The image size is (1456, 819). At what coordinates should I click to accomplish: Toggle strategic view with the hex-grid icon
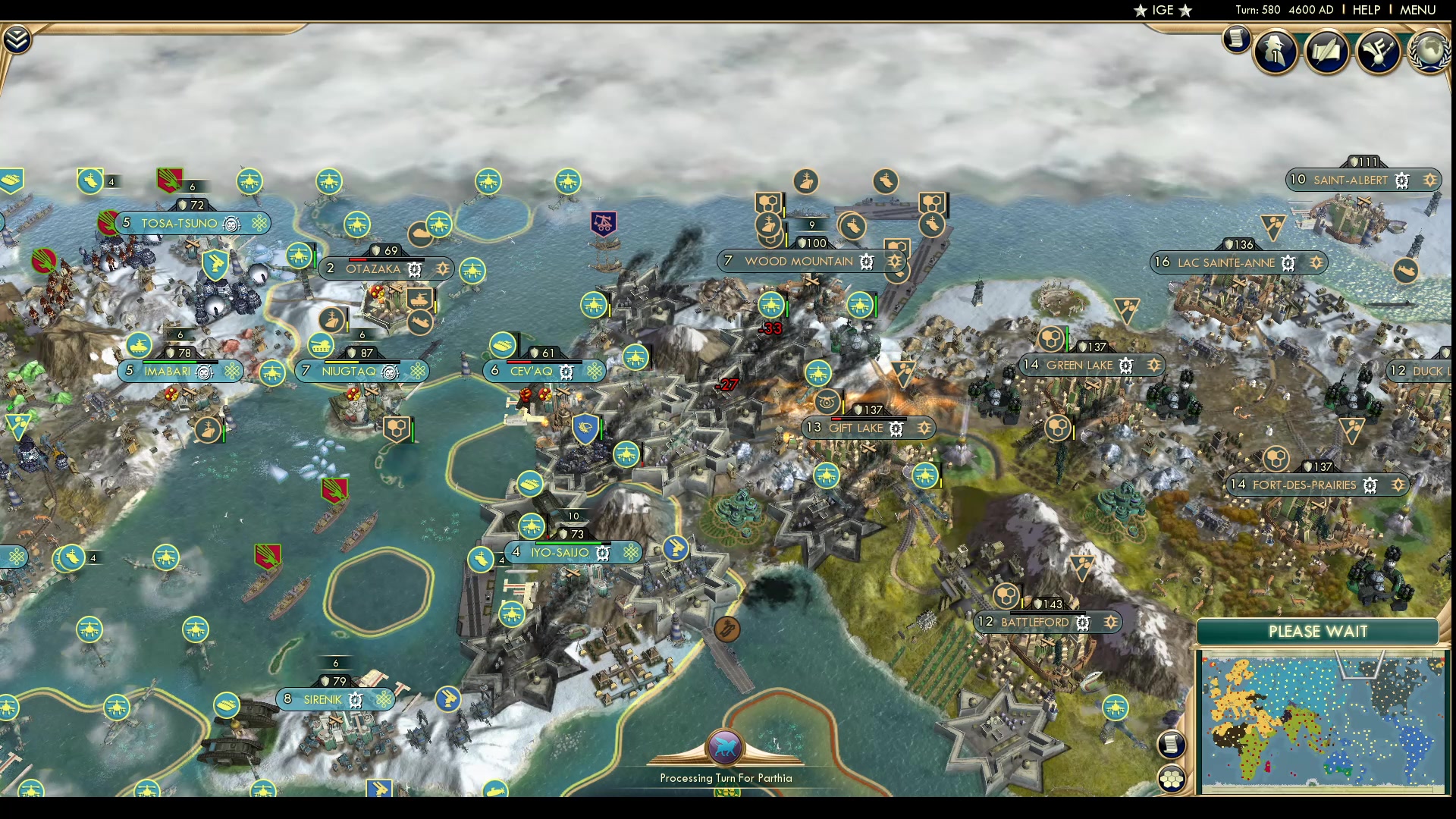[x=1172, y=777]
